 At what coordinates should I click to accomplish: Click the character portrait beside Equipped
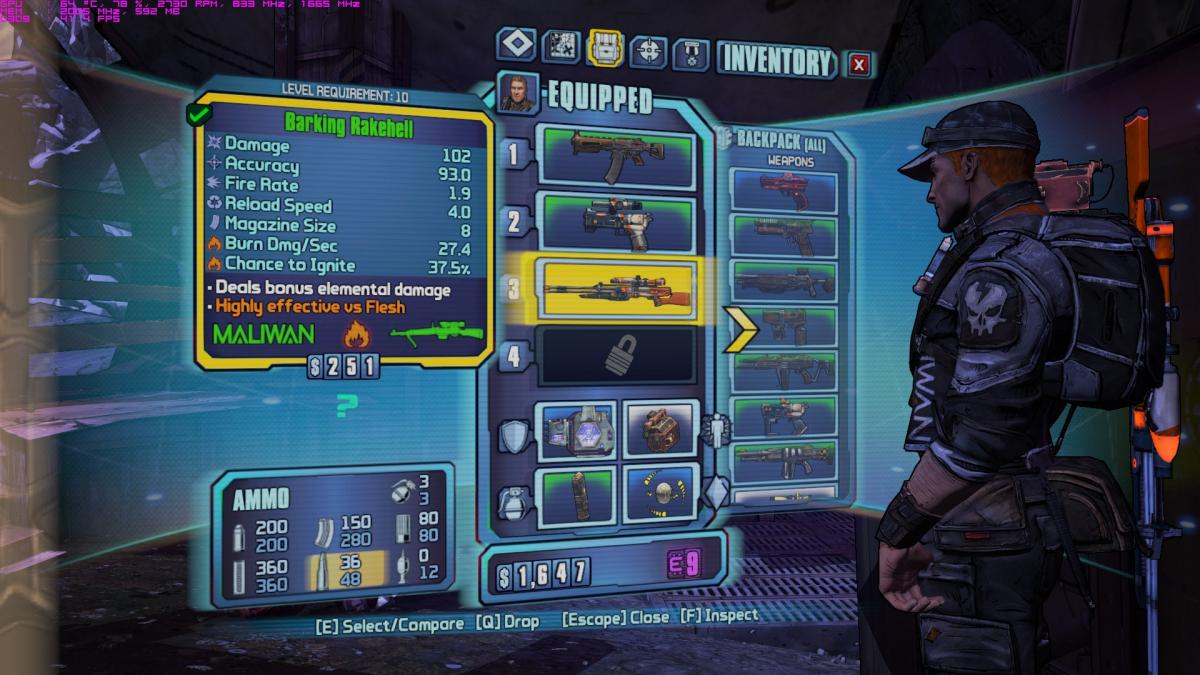519,93
